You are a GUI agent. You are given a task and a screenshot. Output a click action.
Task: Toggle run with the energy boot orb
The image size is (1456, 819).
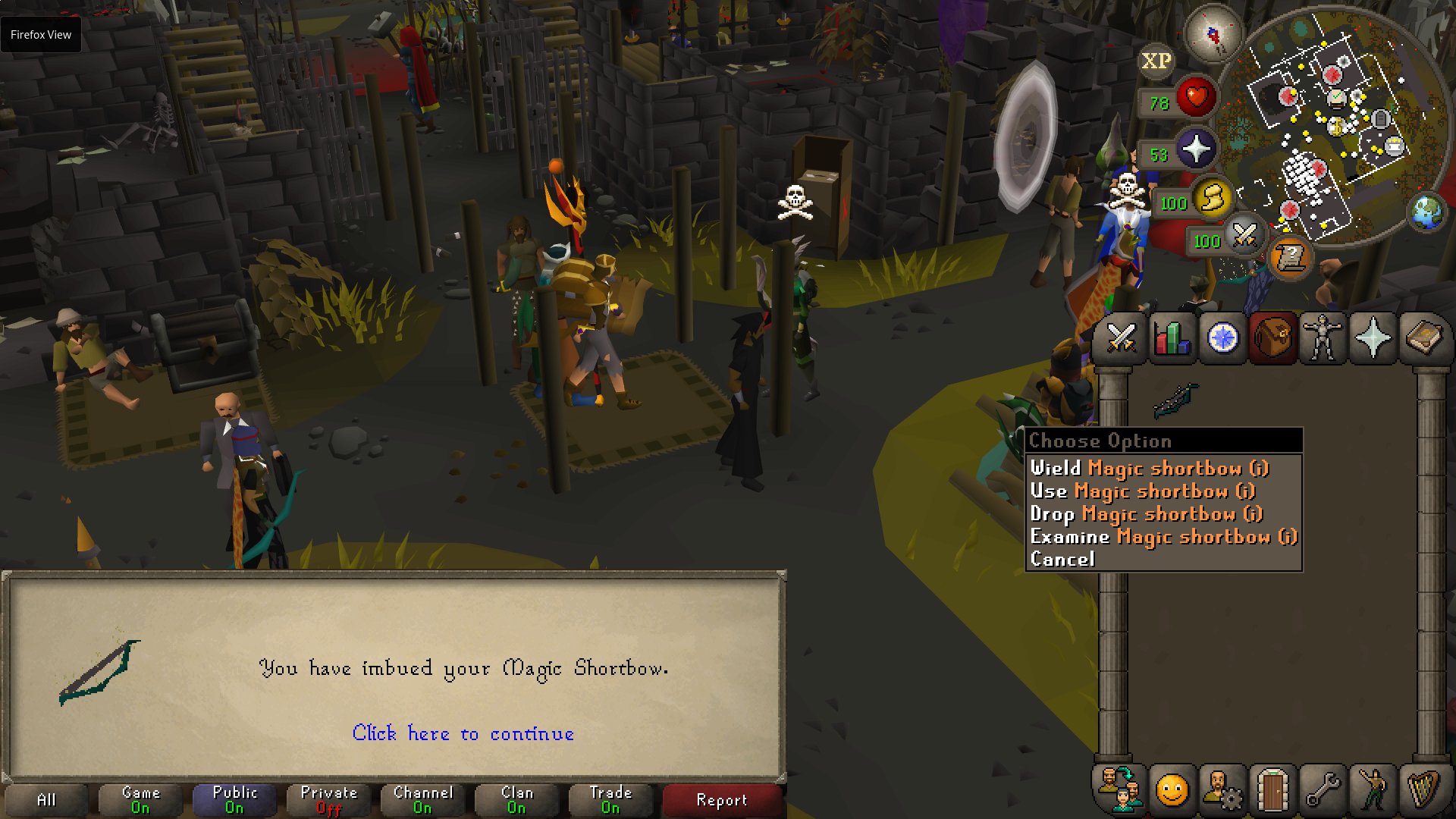pos(1211,199)
